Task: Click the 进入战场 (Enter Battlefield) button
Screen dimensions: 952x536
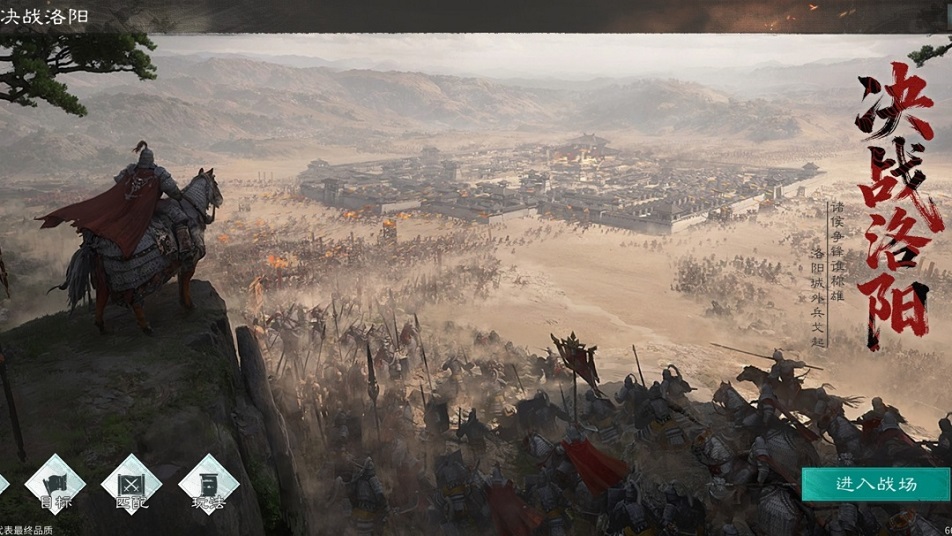Action: click(x=875, y=484)
